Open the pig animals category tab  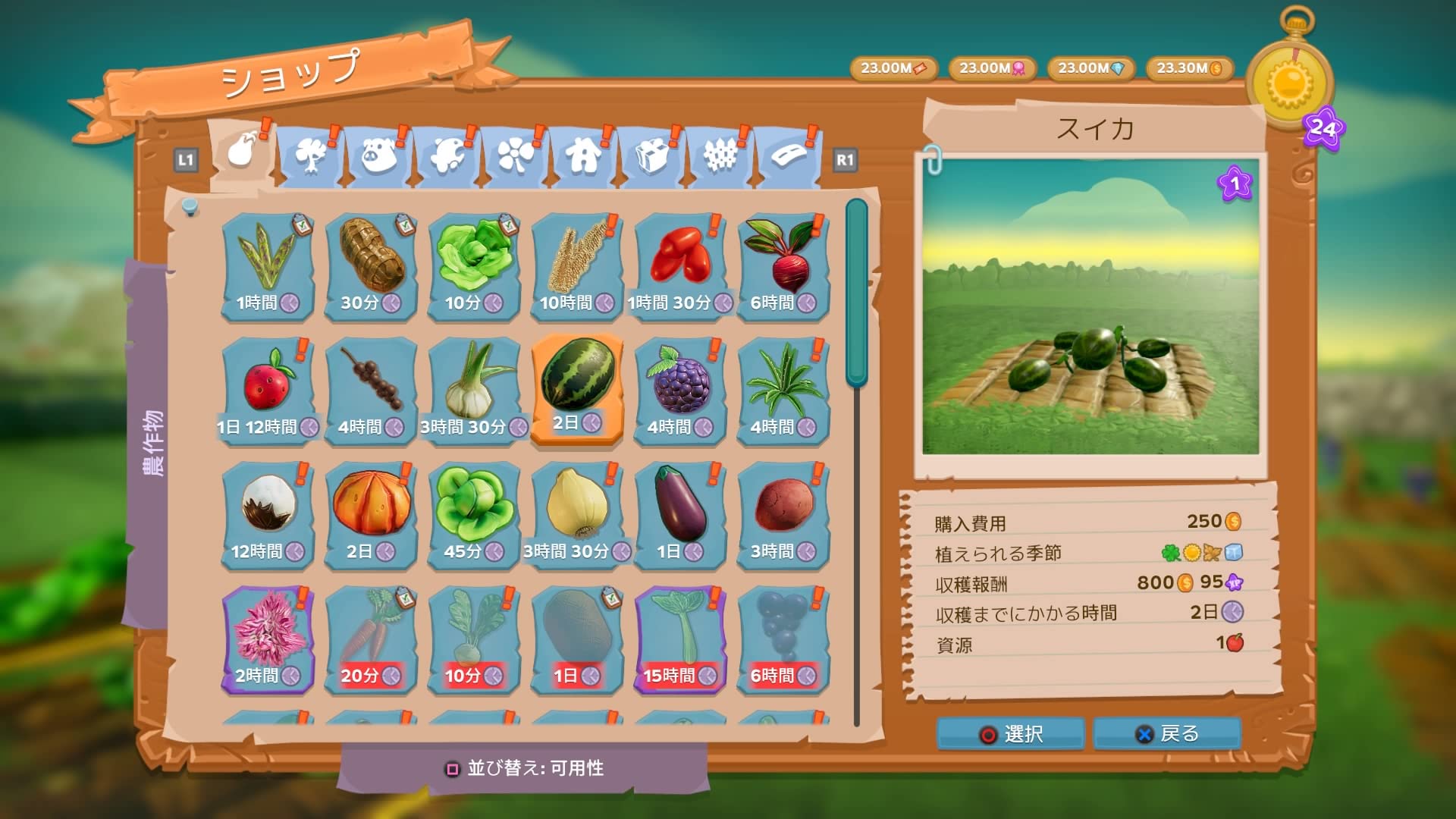(x=379, y=157)
